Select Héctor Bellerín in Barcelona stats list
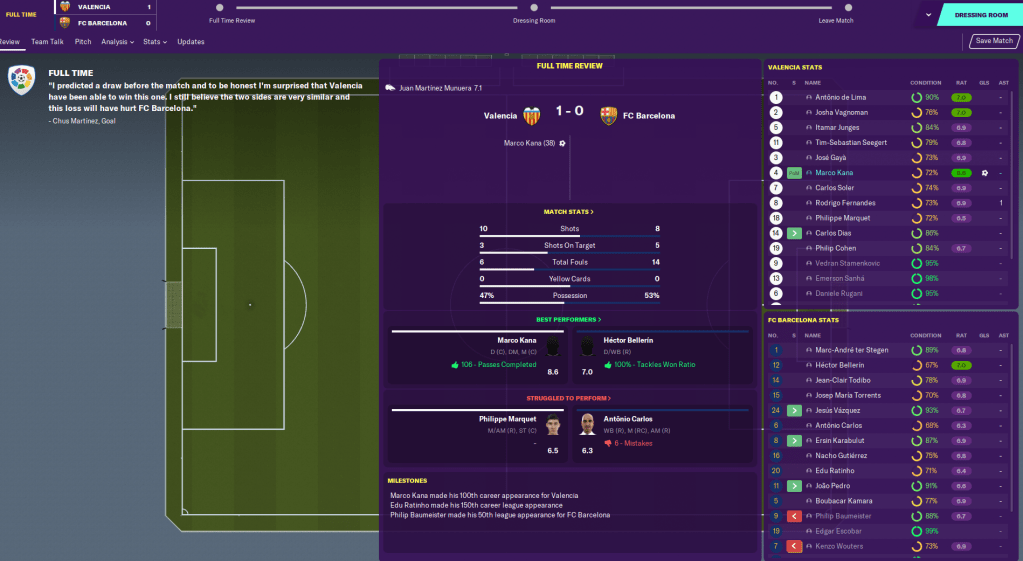The height and width of the screenshot is (561, 1023). pos(841,365)
